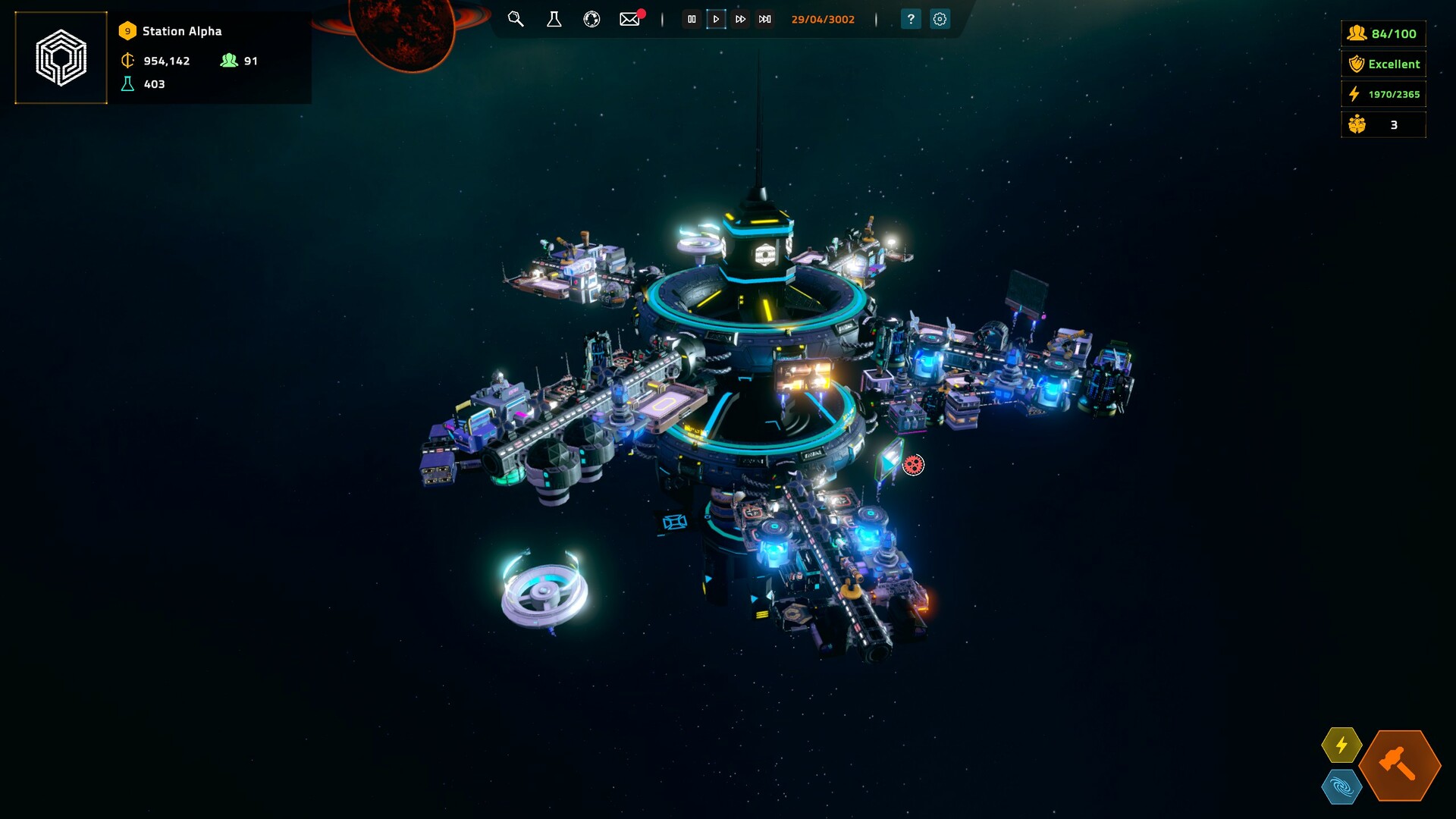
Task: Open the 1970/2365 energy panel
Action: (x=1383, y=94)
